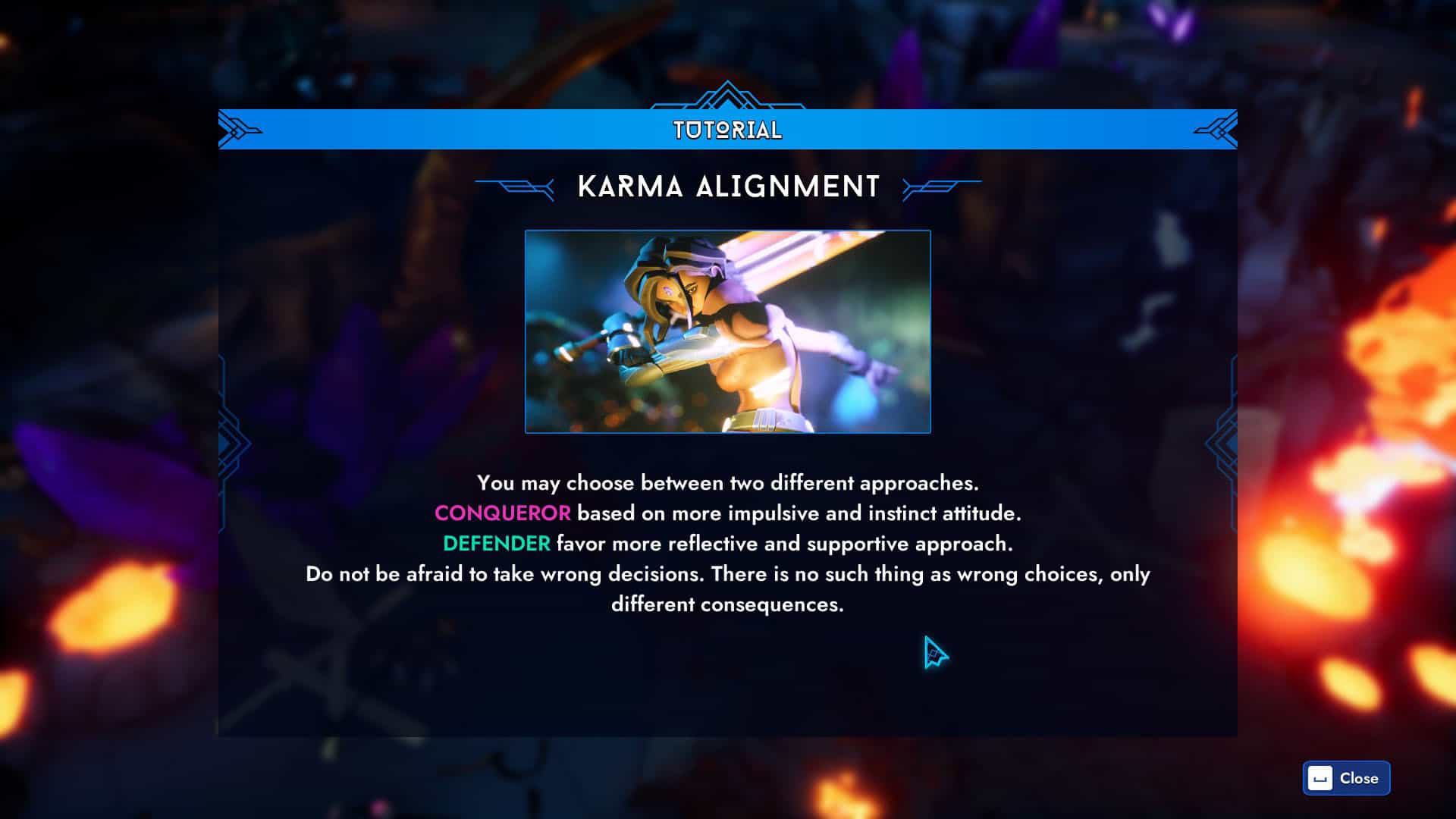Click the left arrow icon on the tutorial banner
This screenshot has width=1456, height=819.
pyautogui.click(x=235, y=128)
